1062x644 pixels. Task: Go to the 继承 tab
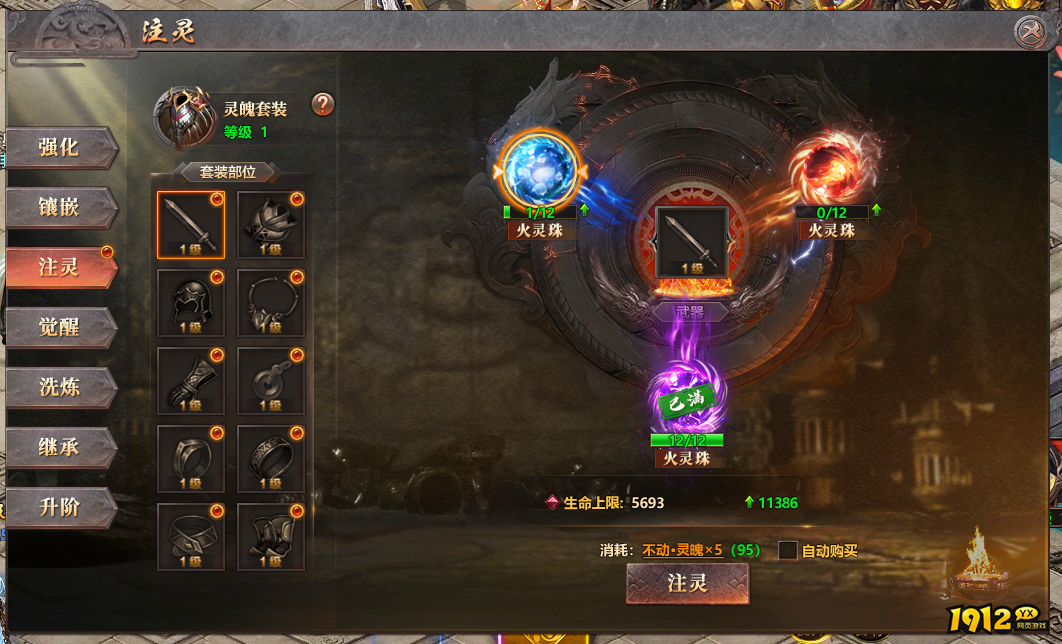point(60,448)
